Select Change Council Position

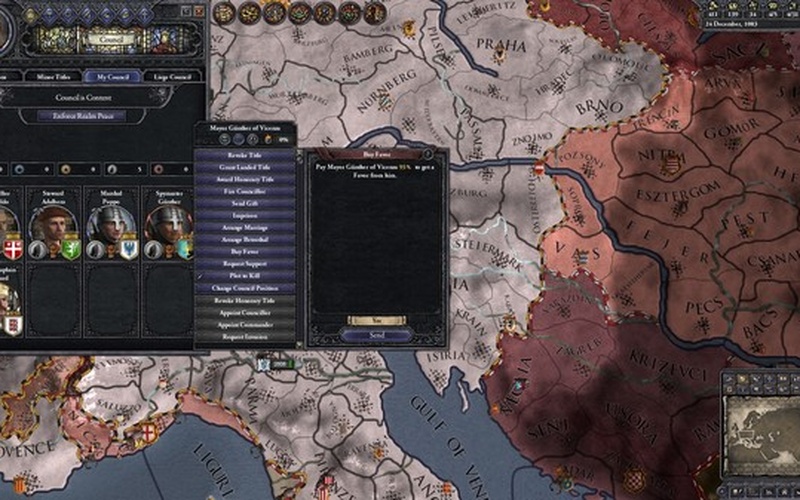[x=245, y=288]
